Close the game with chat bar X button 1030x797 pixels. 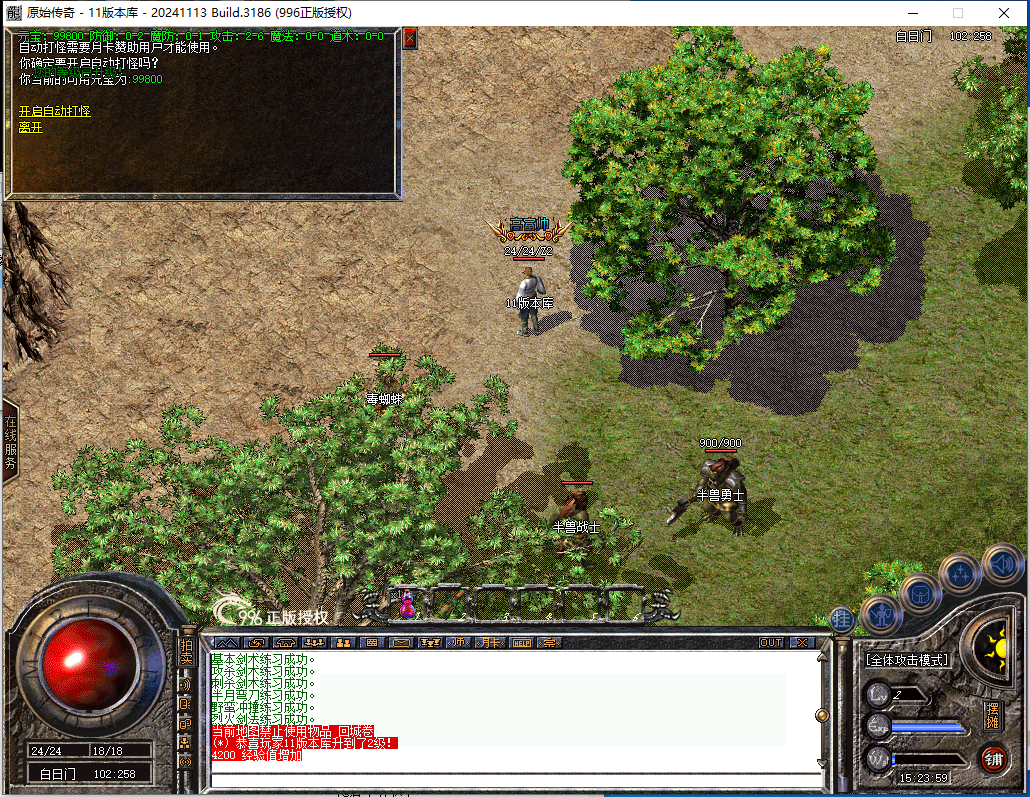click(802, 642)
